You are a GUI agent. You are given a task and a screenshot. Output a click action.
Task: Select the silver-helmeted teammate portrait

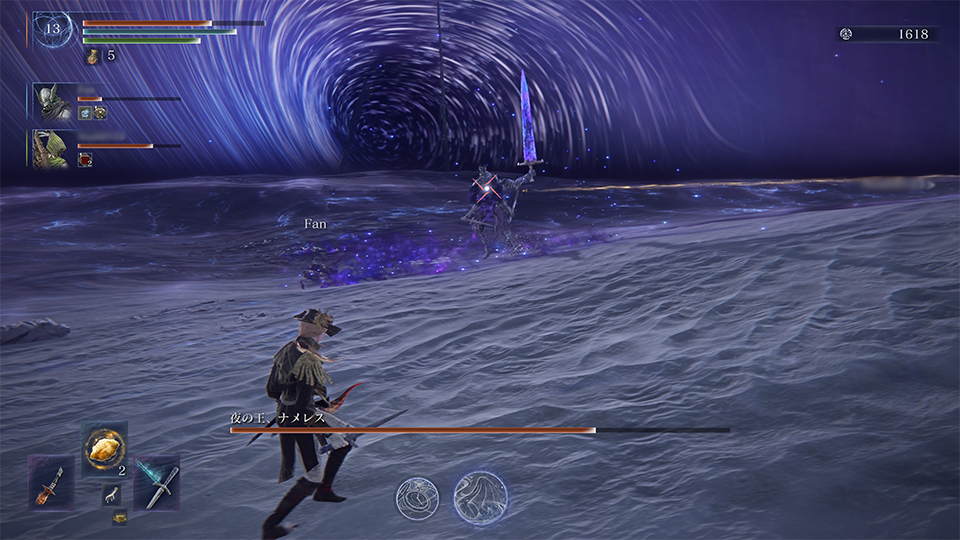click(49, 102)
